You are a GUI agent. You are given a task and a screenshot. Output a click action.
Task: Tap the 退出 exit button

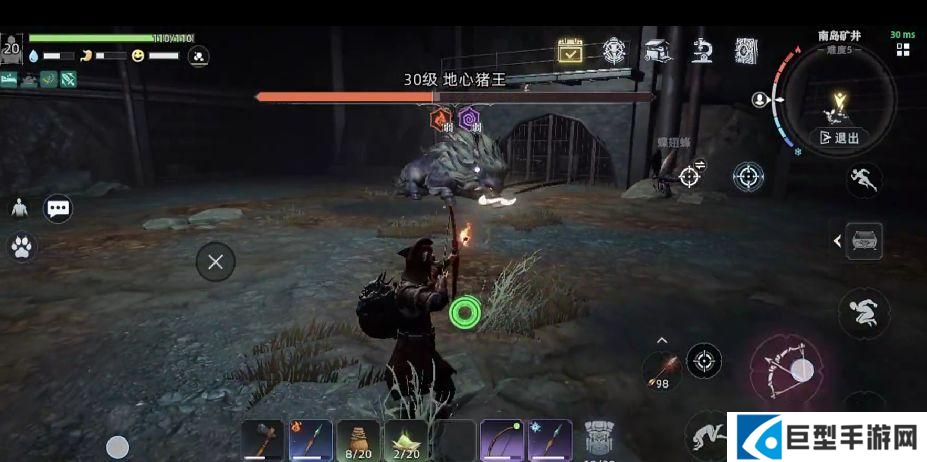[839, 138]
